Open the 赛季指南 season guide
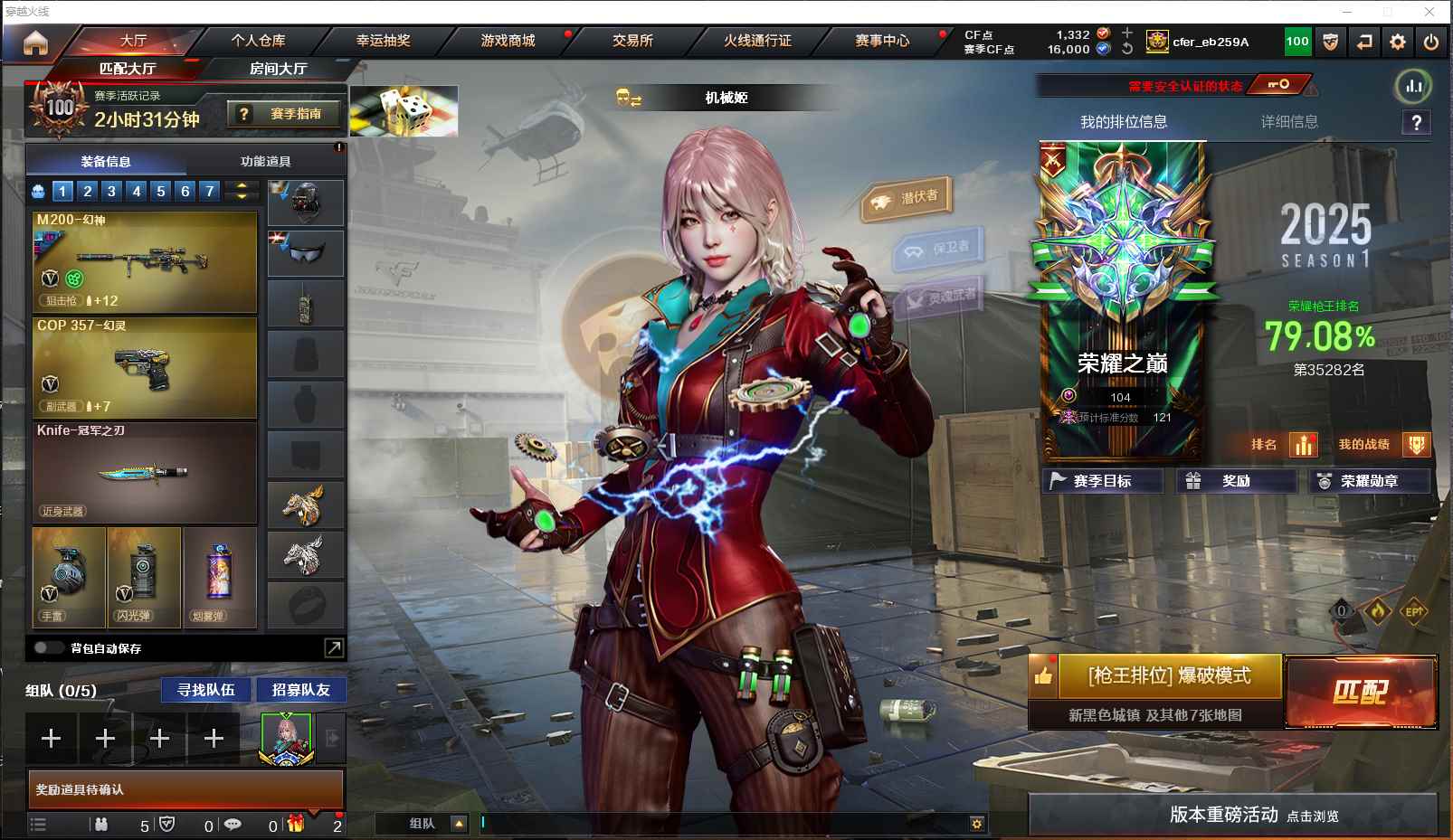This screenshot has width=1453, height=840. (286, 114)
